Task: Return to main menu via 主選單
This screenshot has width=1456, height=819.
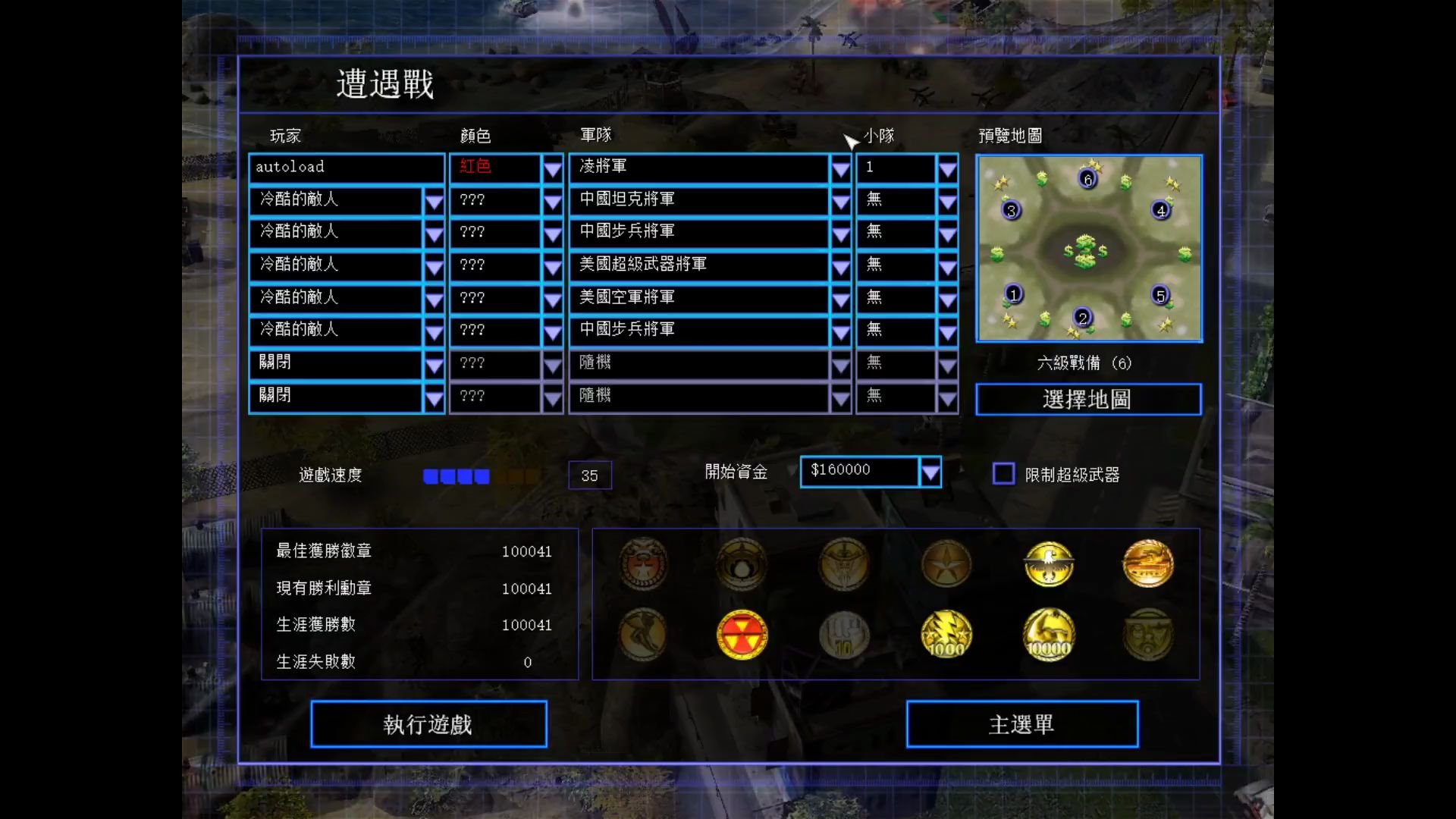Action: [1021, 724]
